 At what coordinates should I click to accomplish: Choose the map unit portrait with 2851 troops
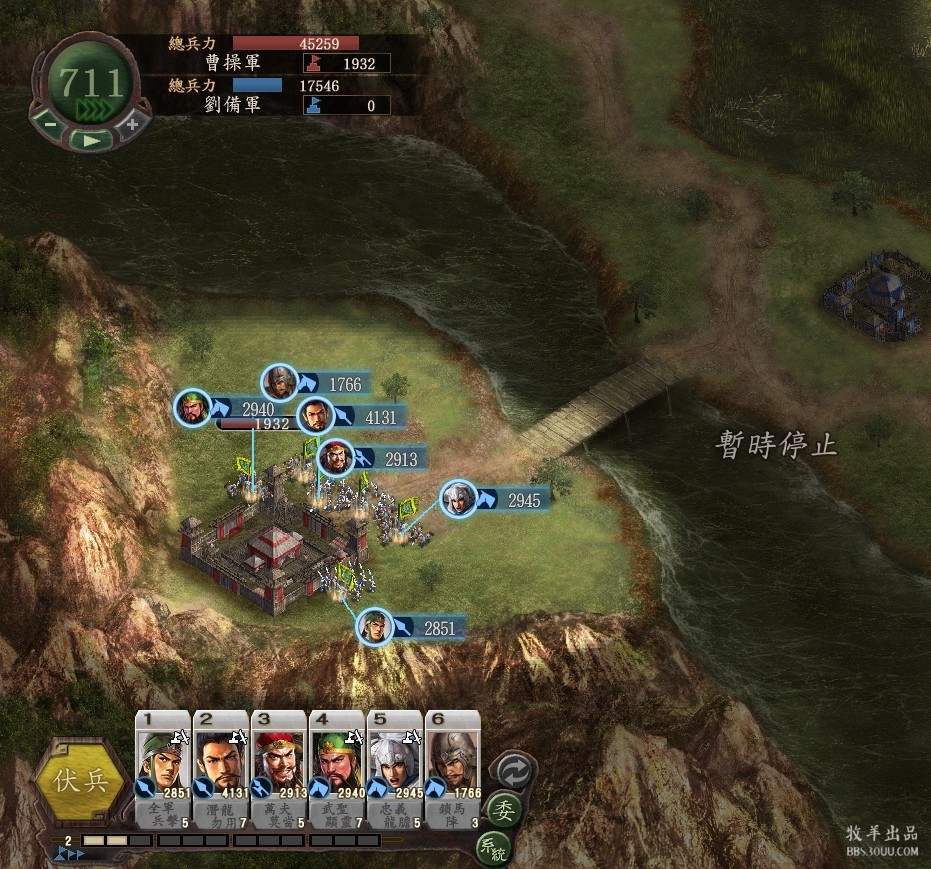[375, 628]
